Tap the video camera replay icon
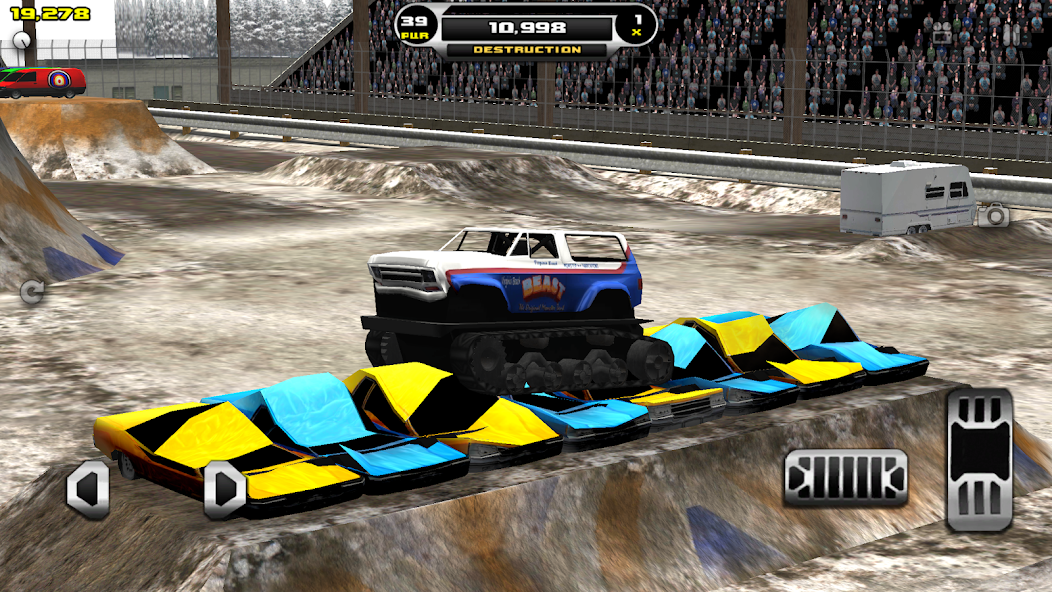Image resolution: width=1052 pixels, height=592 pixels. pos(943,35)
